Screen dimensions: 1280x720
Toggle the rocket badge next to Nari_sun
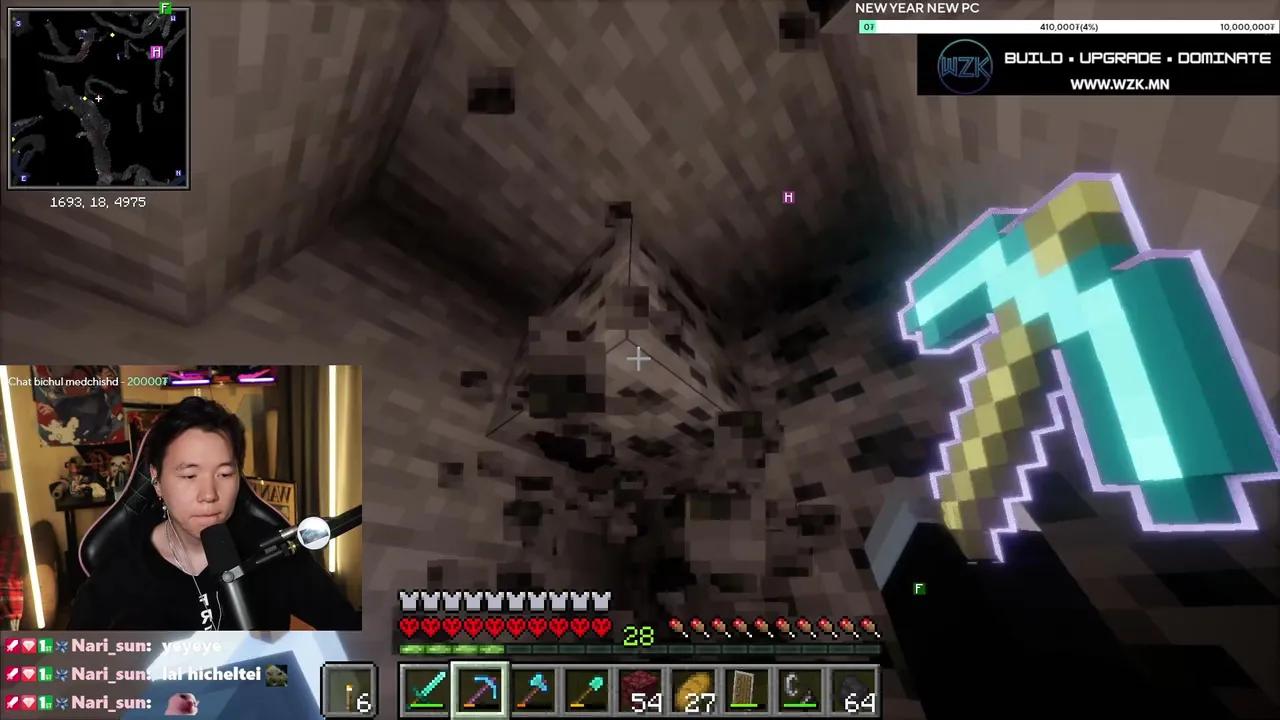tap(12, 645)
